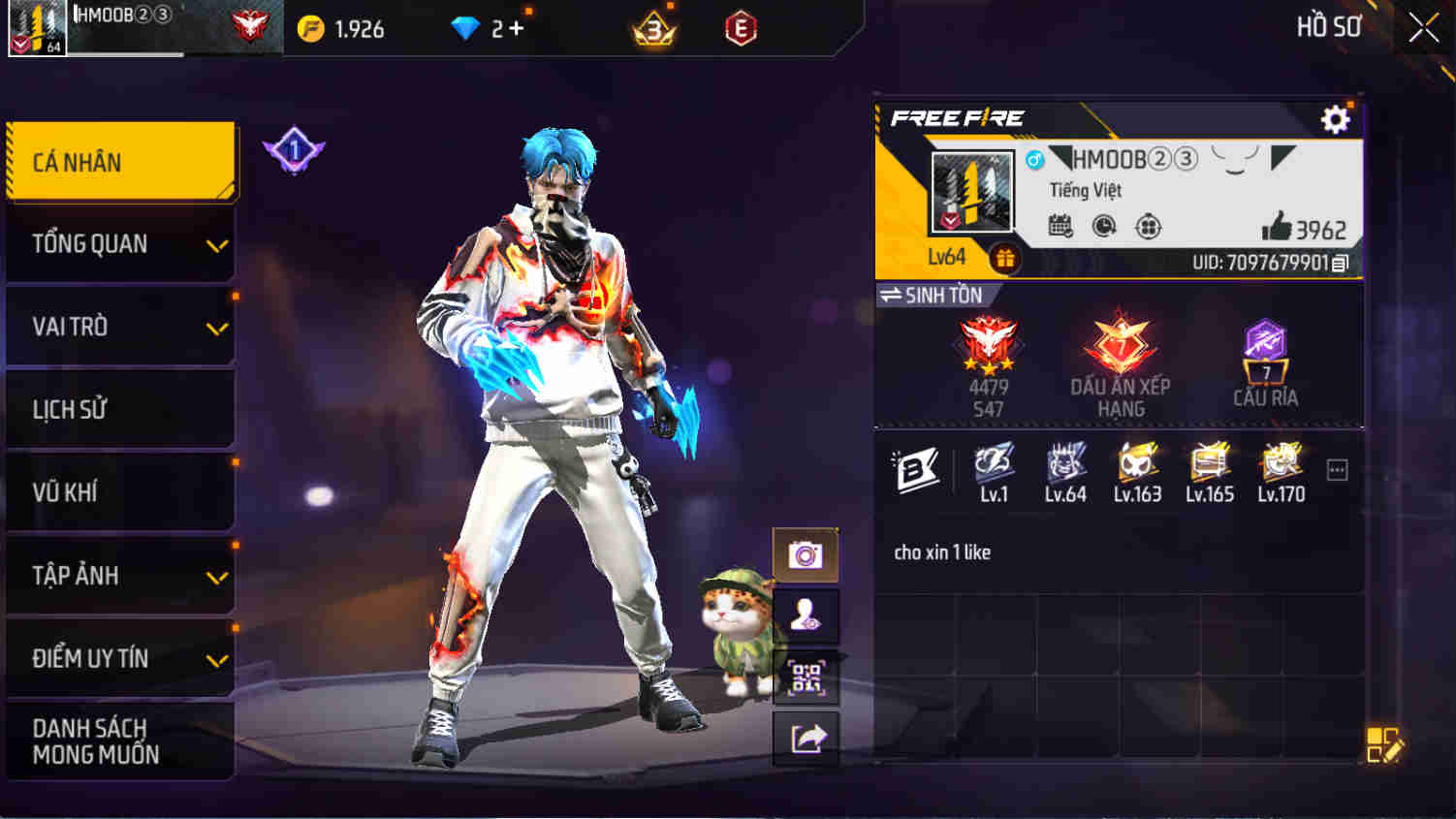Open the camera screenshot tool

tap(806, 554)
